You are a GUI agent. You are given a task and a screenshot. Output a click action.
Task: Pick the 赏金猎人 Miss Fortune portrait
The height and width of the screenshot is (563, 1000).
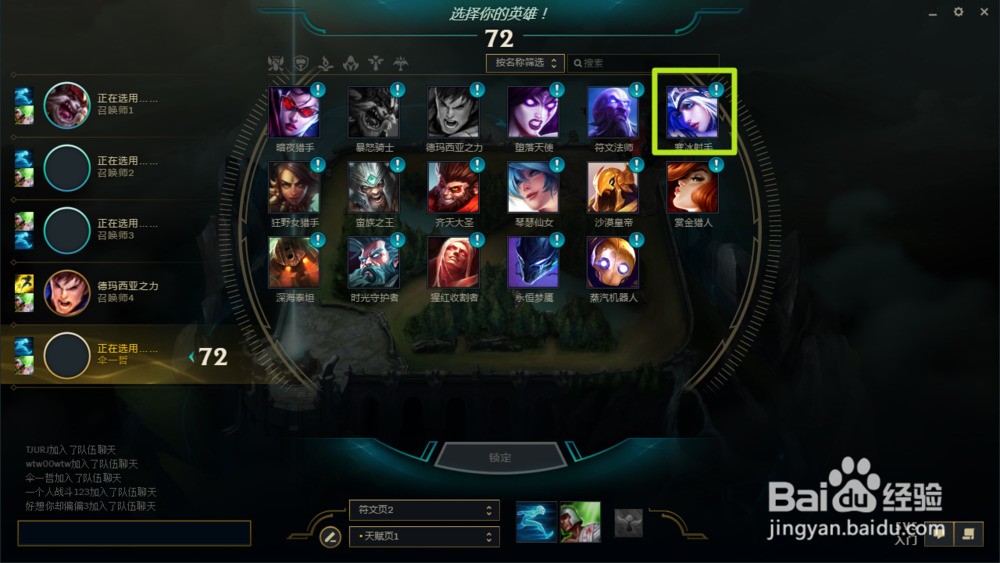pyautogui.click(x=693, y=187)
